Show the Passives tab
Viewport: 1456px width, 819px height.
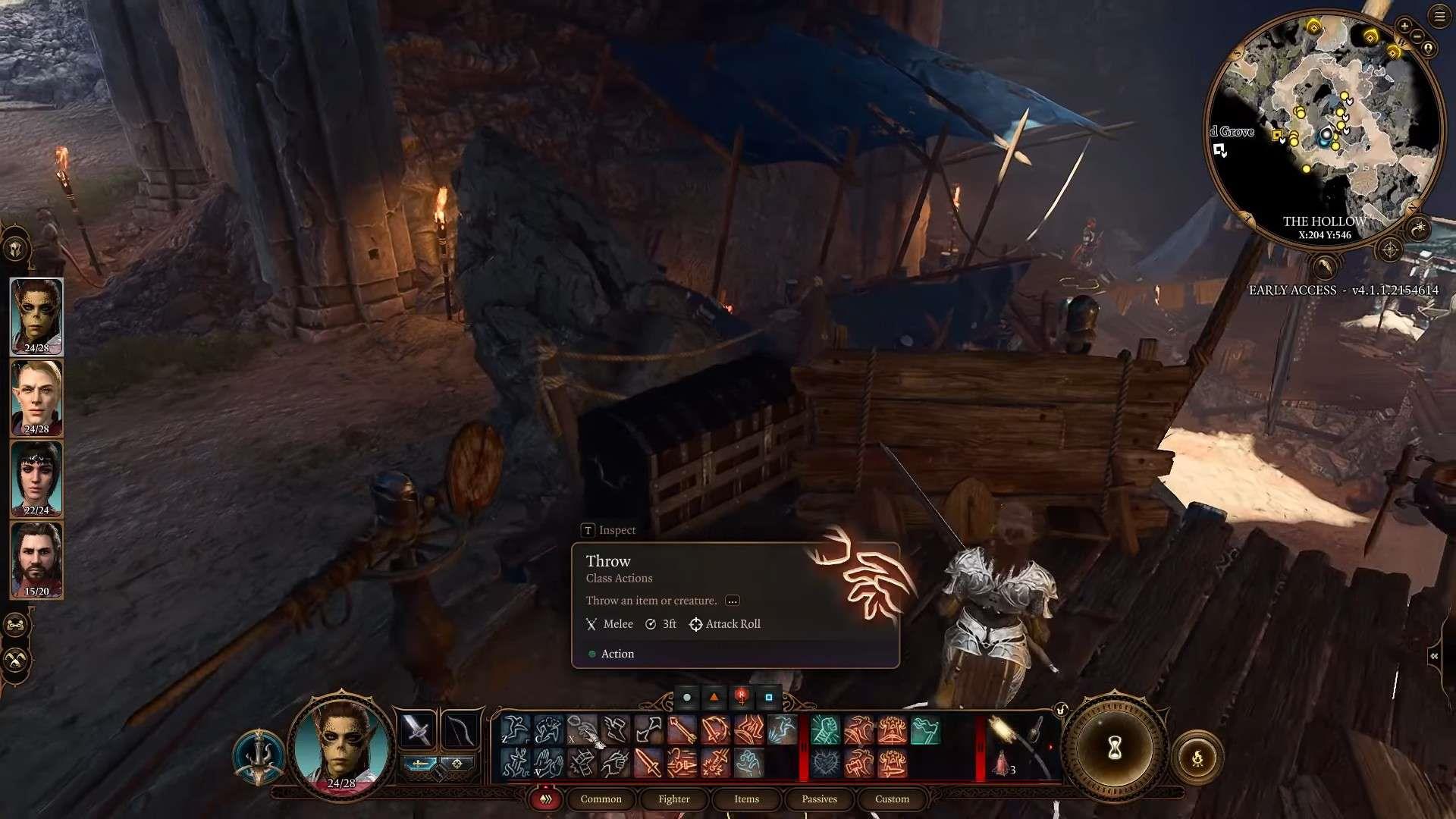point(819,799)
